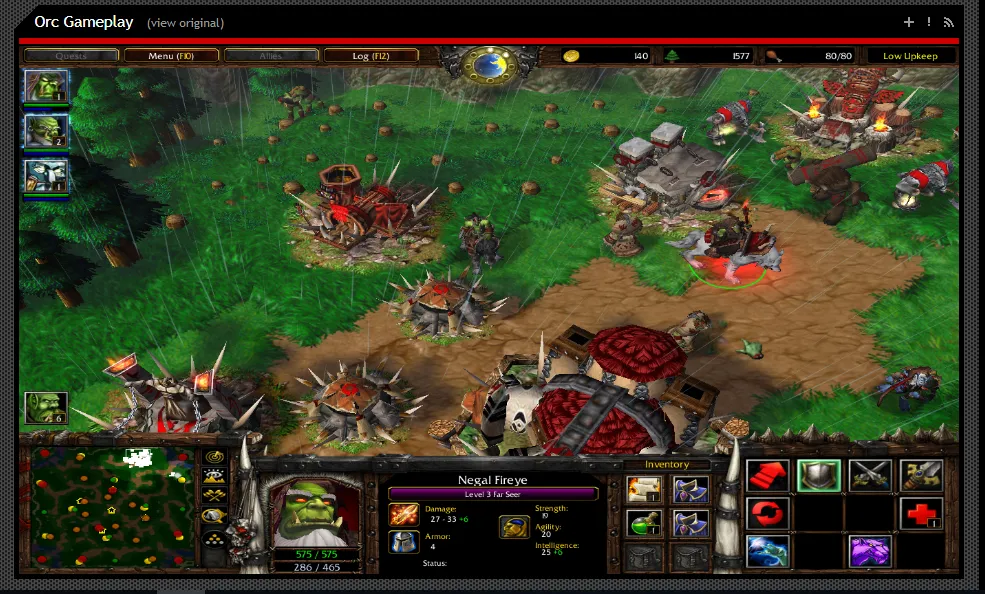Toggle the minimap terrain display button
Image resolution: width=985 pixels, height=594 pixels.
point(213,476)
